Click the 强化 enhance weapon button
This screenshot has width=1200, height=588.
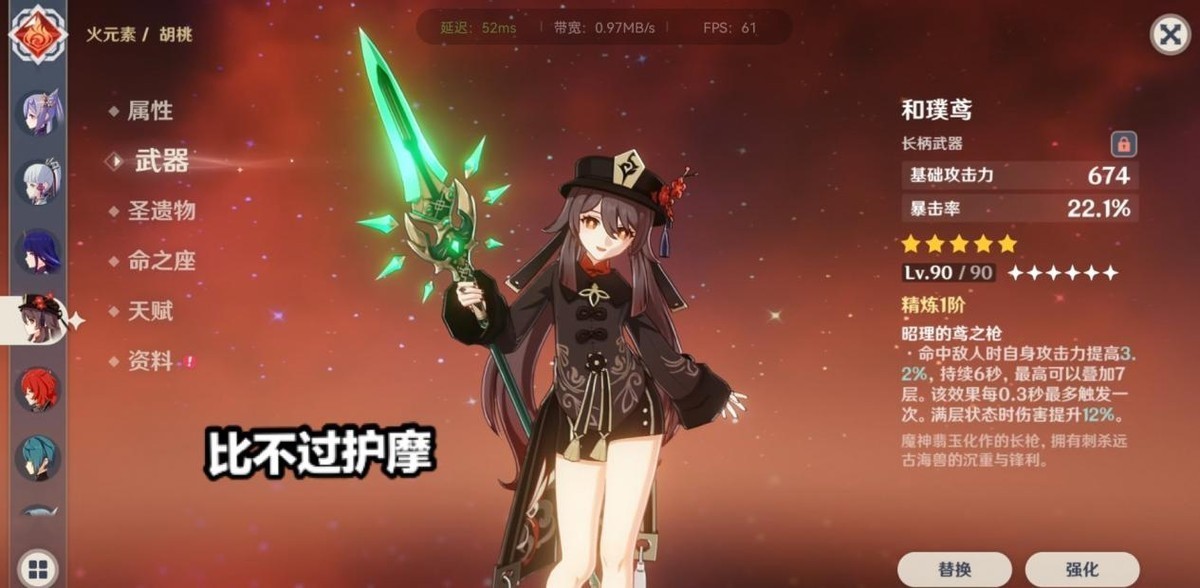[x=1081, y=569]
